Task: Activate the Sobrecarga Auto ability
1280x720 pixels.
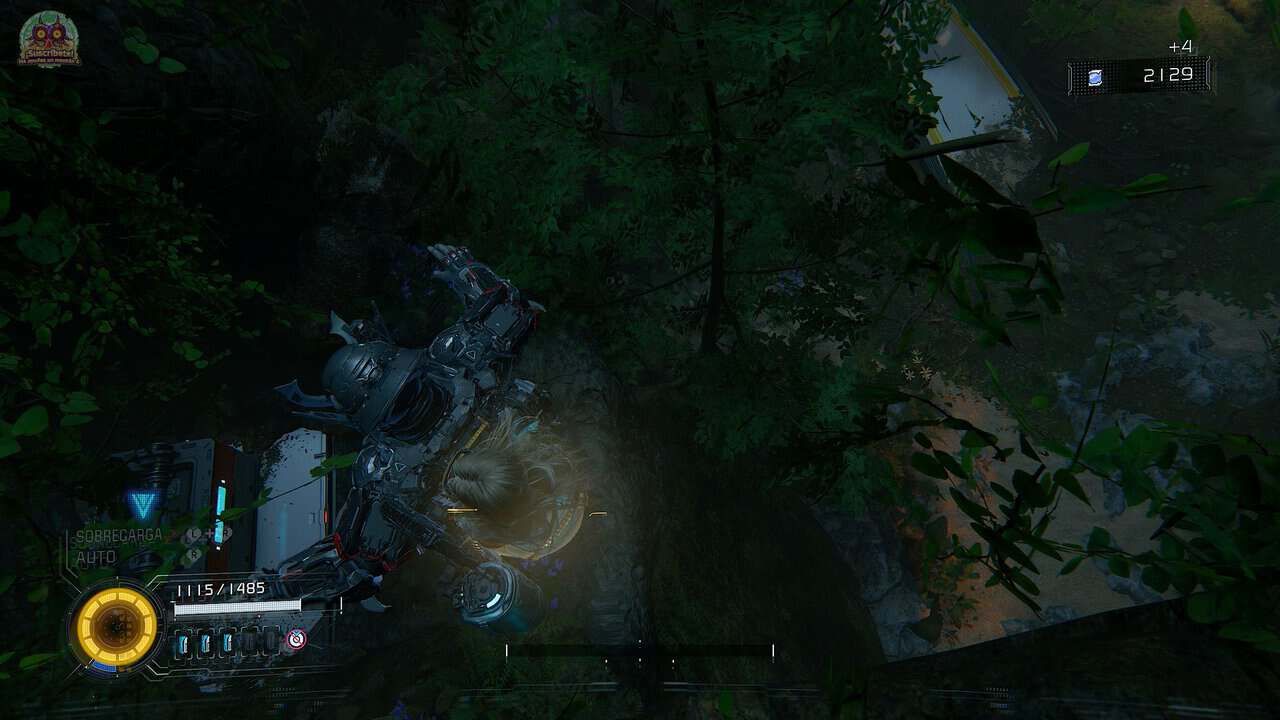Action: [x=118, y=546]
